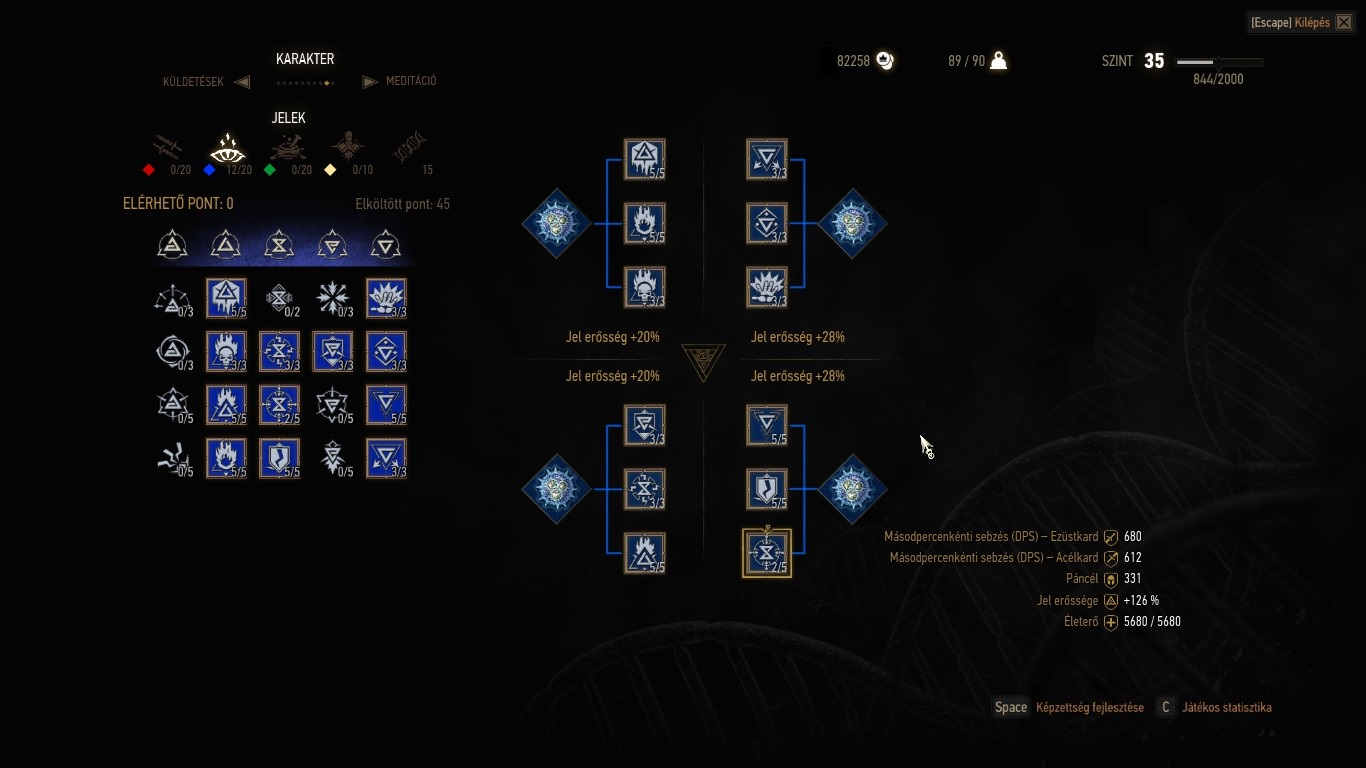Image resolution: width=1366 pixels, height=768 pixels.
Task: Open the green alchemy skill tab
Action: [287, 150]
